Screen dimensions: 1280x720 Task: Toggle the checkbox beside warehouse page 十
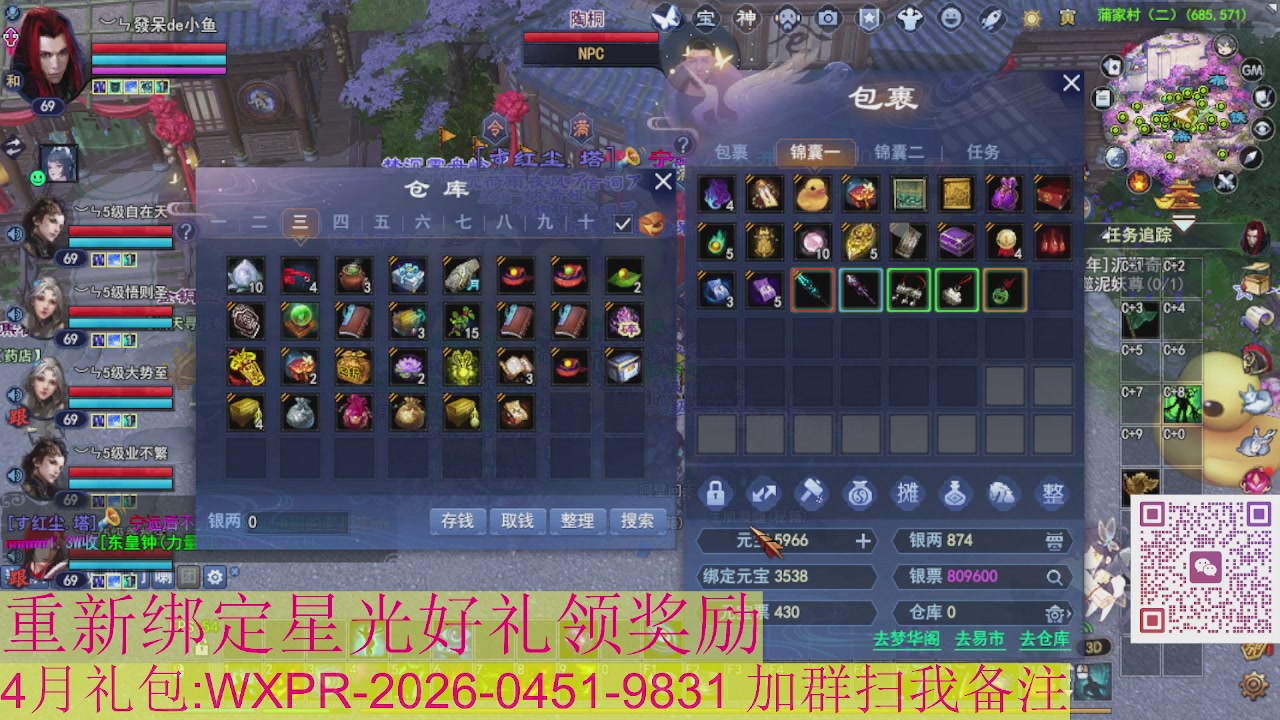(622, 224)
